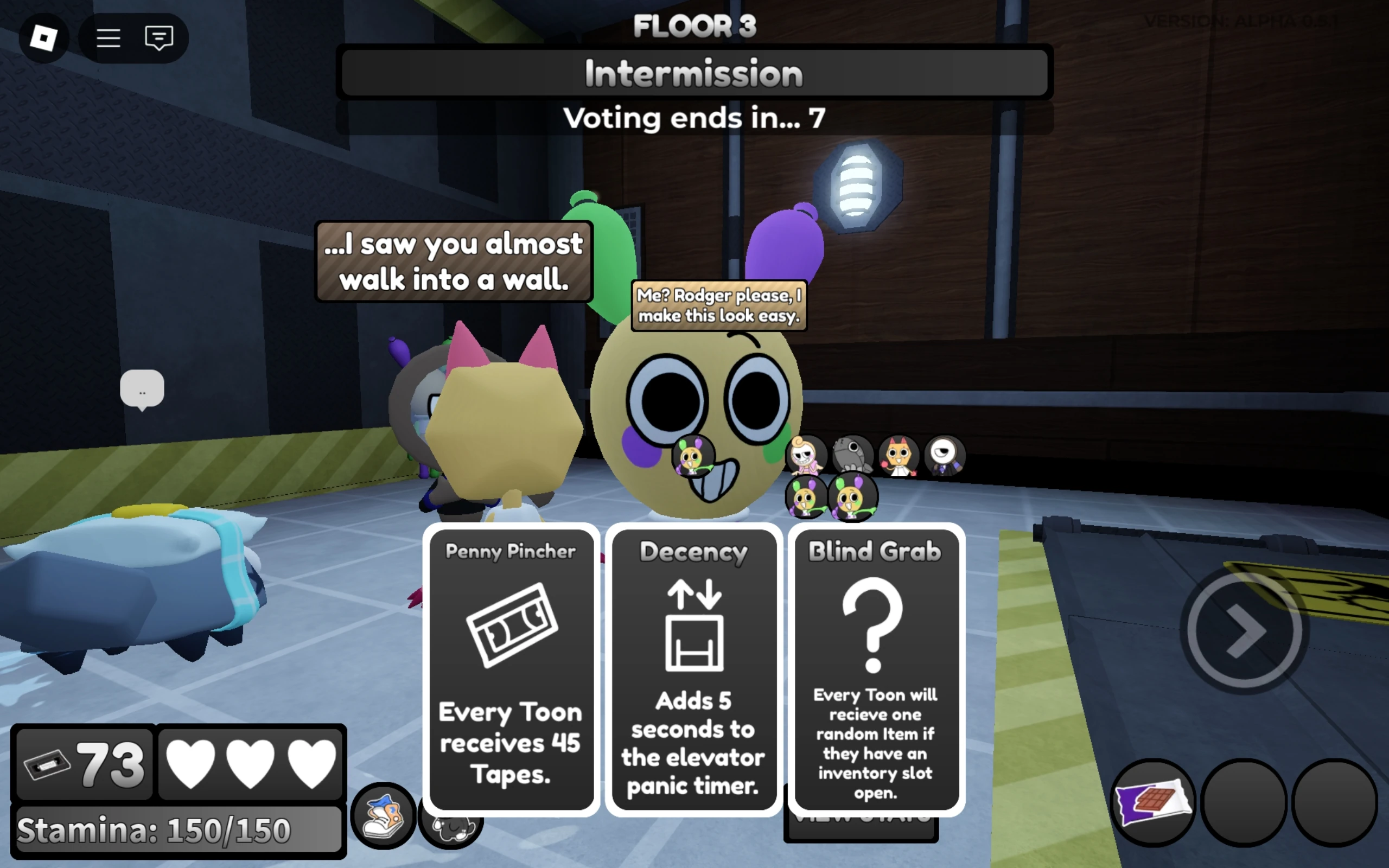Click the orange cat voter avatar icon
This screenshot has width=1389, height=868.
coord(899,455)
